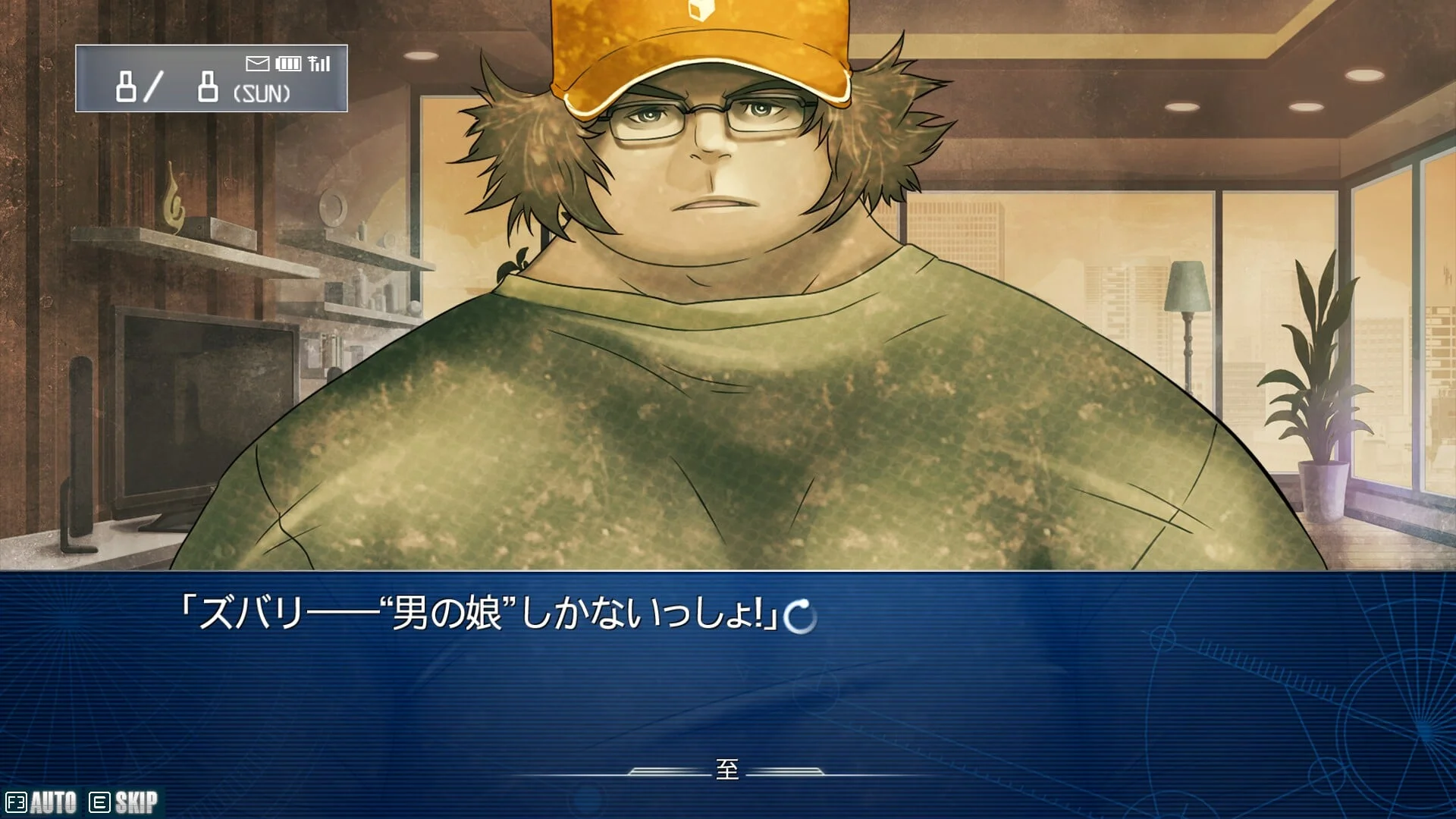The image size is (1456, 819).
Task: Activate the SKIP dialogue button
Action: 124,802
